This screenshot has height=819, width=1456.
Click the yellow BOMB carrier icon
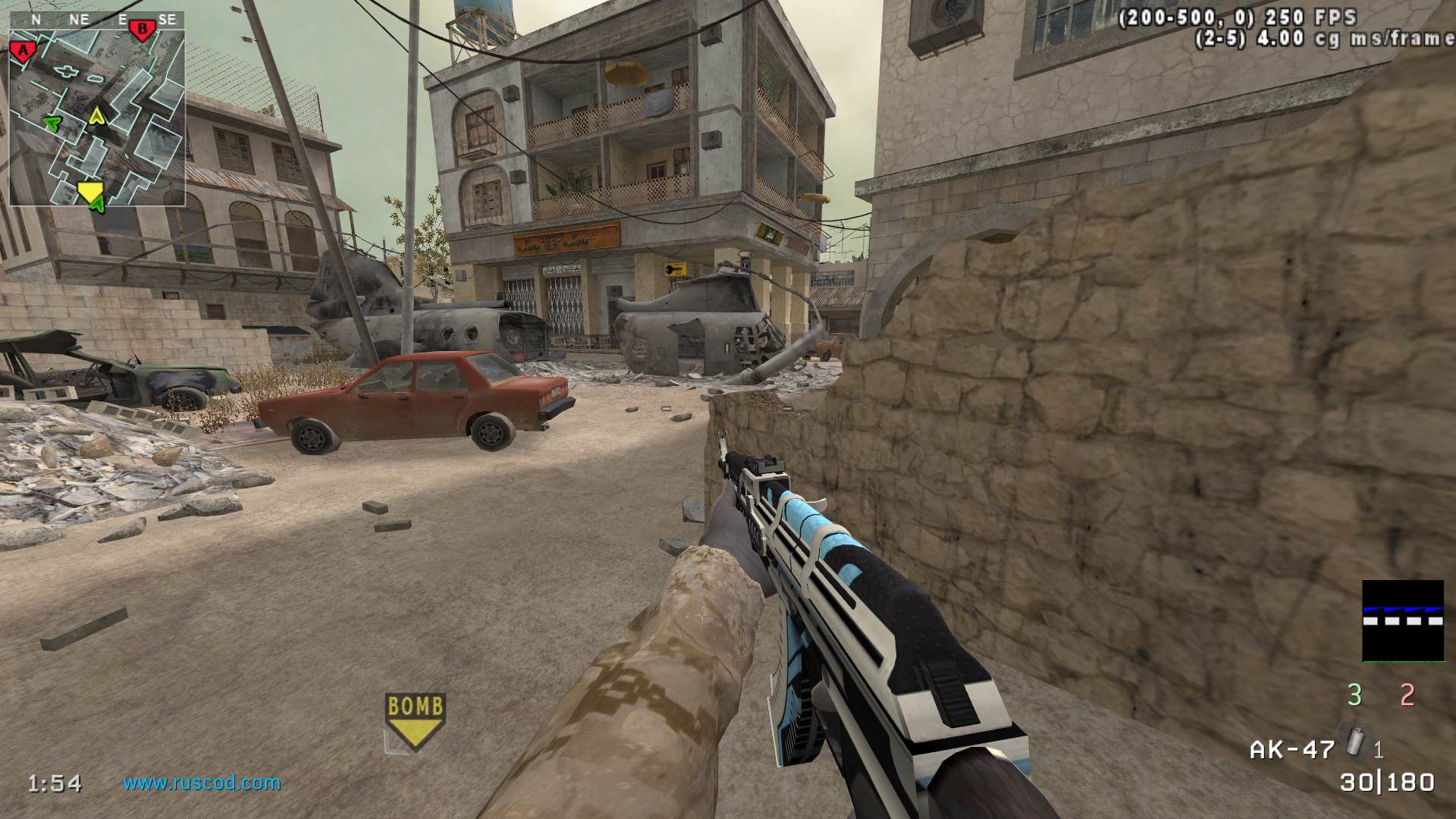(414, 720)
